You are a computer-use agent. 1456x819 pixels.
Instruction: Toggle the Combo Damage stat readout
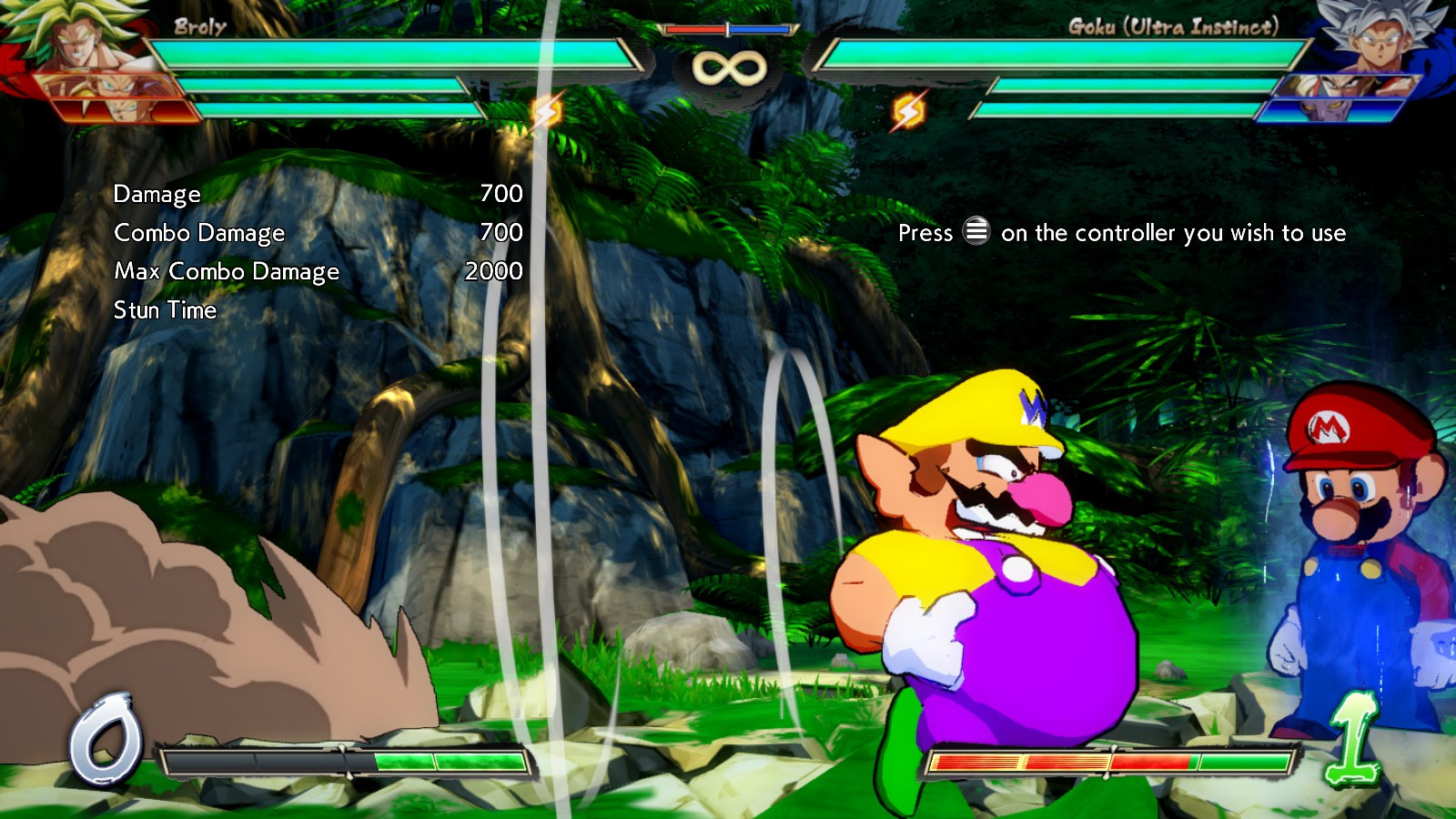[198, 233]
